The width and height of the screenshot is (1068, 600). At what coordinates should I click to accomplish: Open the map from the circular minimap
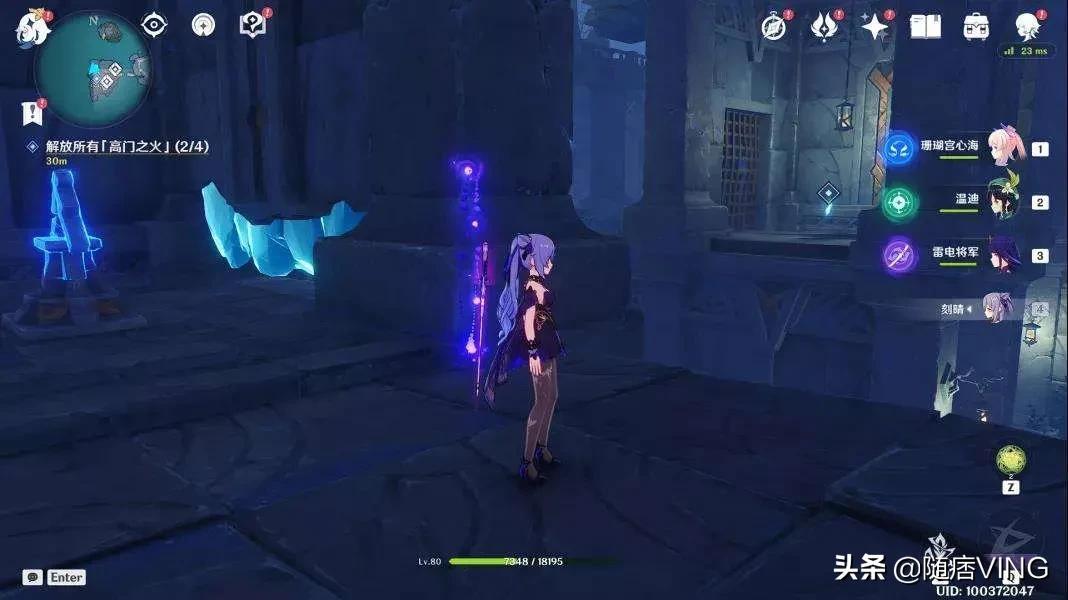pos(93,68)
